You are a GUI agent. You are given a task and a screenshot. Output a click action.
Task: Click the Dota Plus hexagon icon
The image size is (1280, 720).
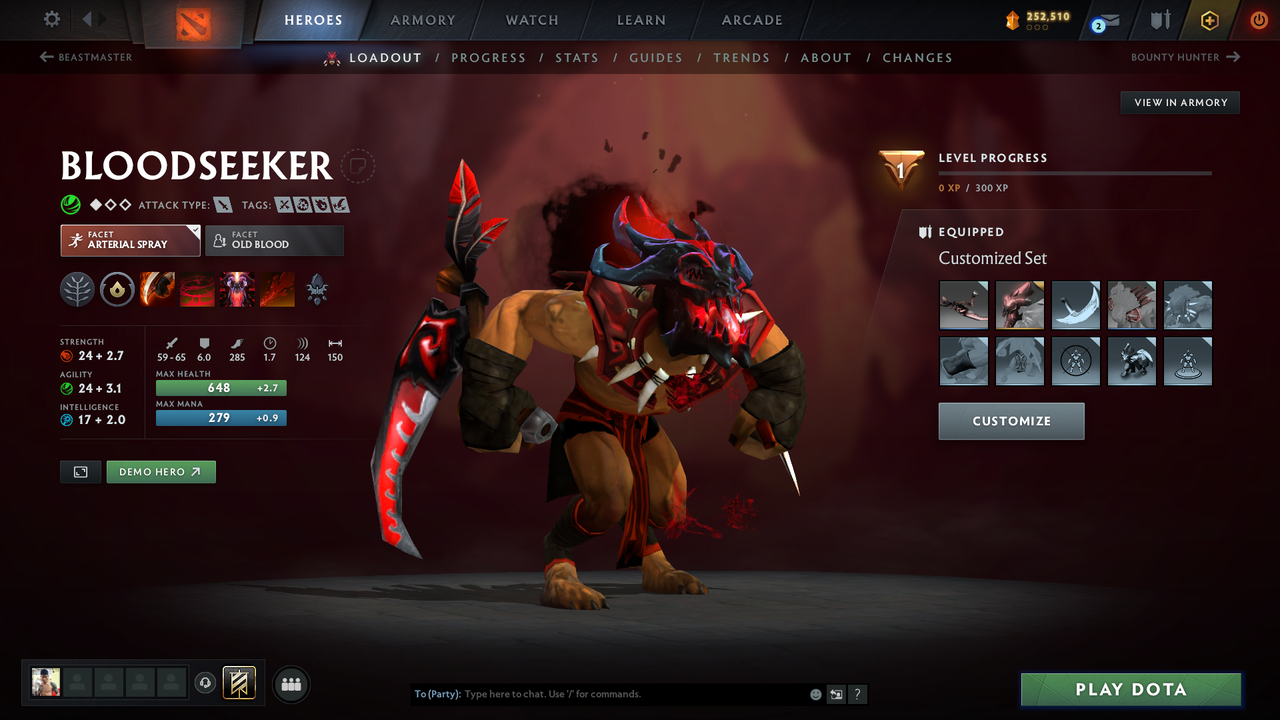tap(1210, 20)
